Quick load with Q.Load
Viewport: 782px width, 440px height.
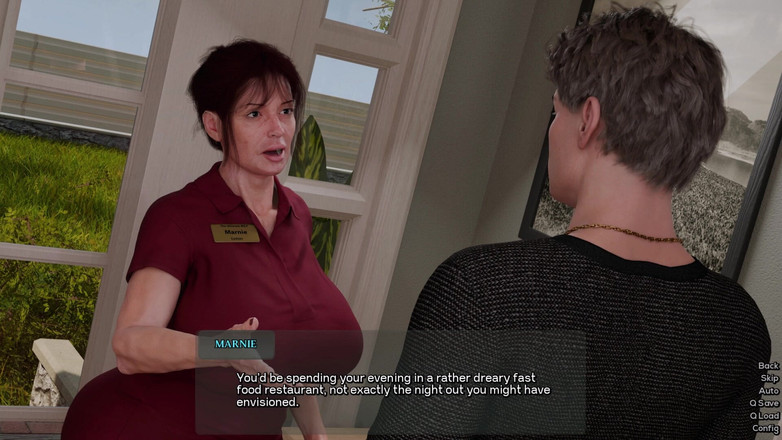[x=765, y=416]
